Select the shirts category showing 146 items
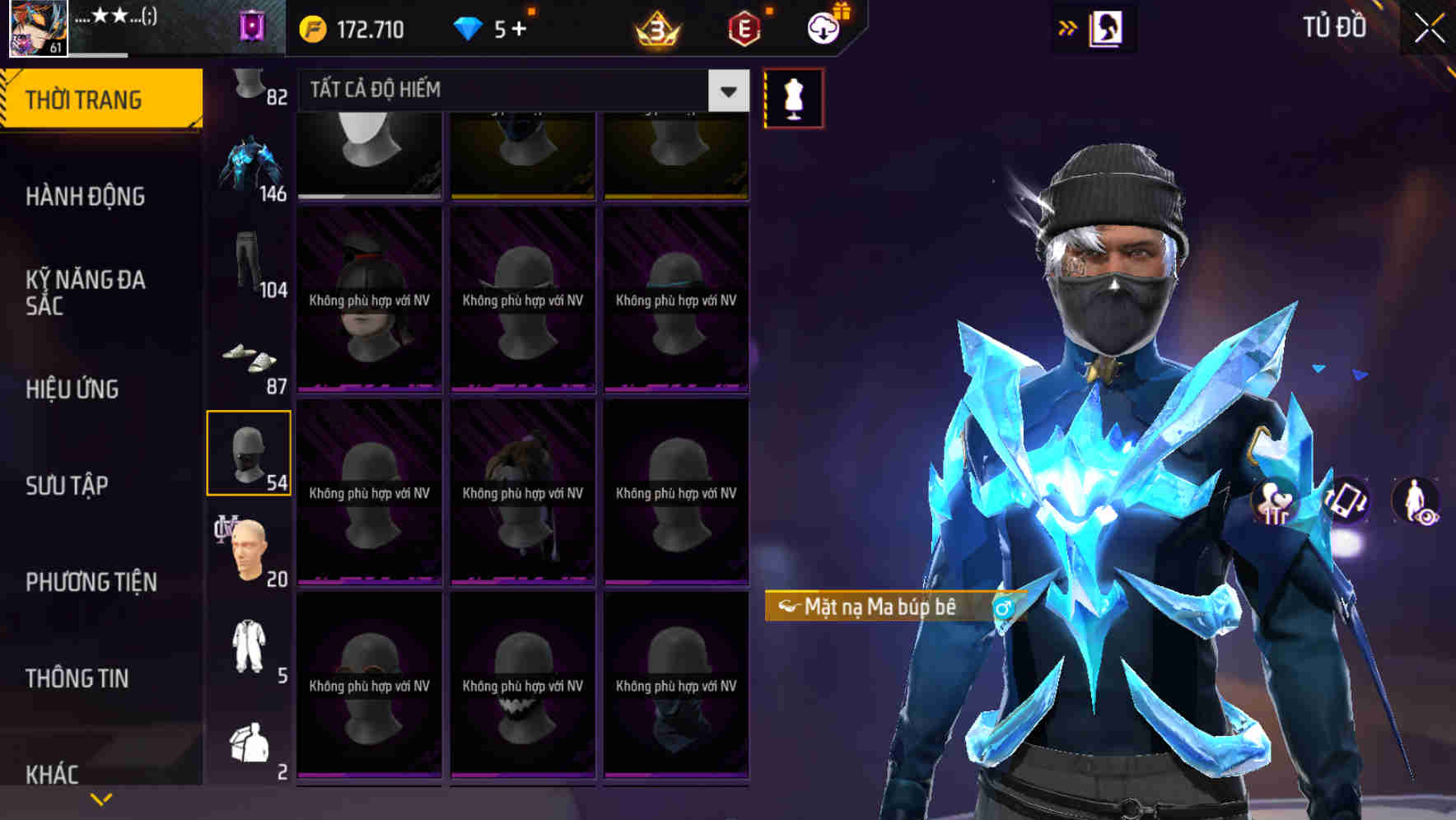Viewport: 1456px width, 820px height. [x=250, y=165]
